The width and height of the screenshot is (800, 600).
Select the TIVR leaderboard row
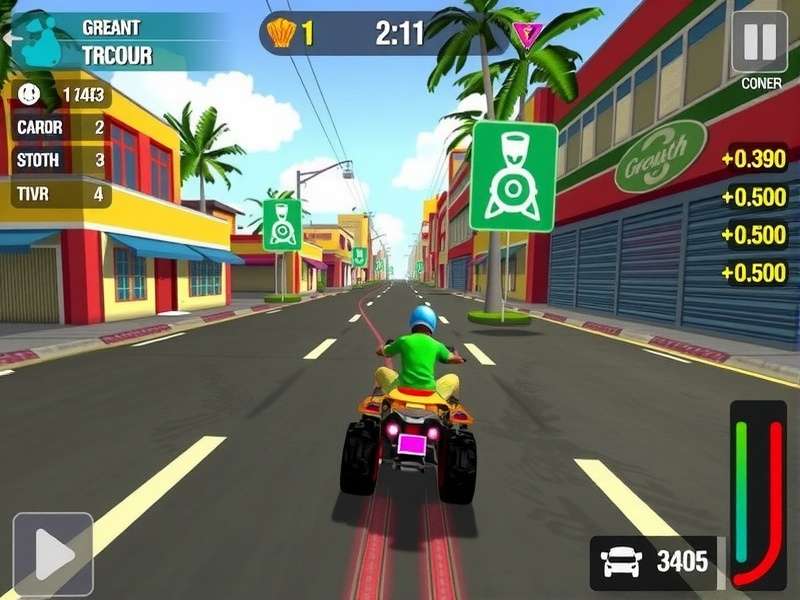coord(60,194)
